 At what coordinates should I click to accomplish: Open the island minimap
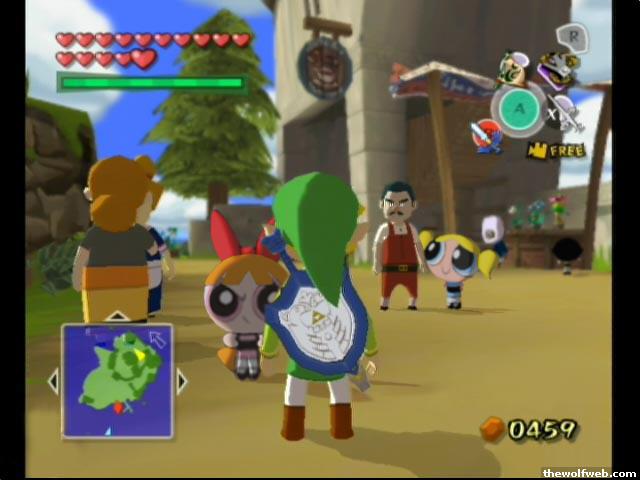(117, 380)
